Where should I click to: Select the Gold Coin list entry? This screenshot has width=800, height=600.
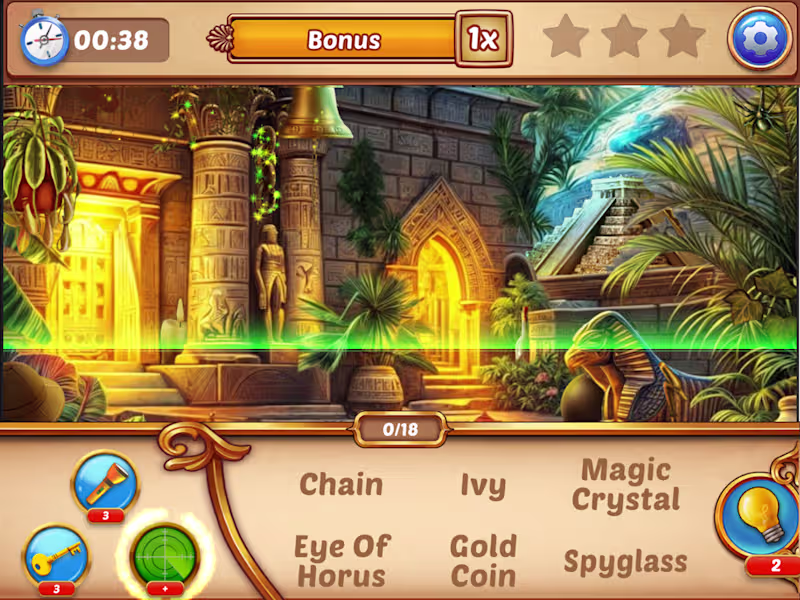coord(483,561)
